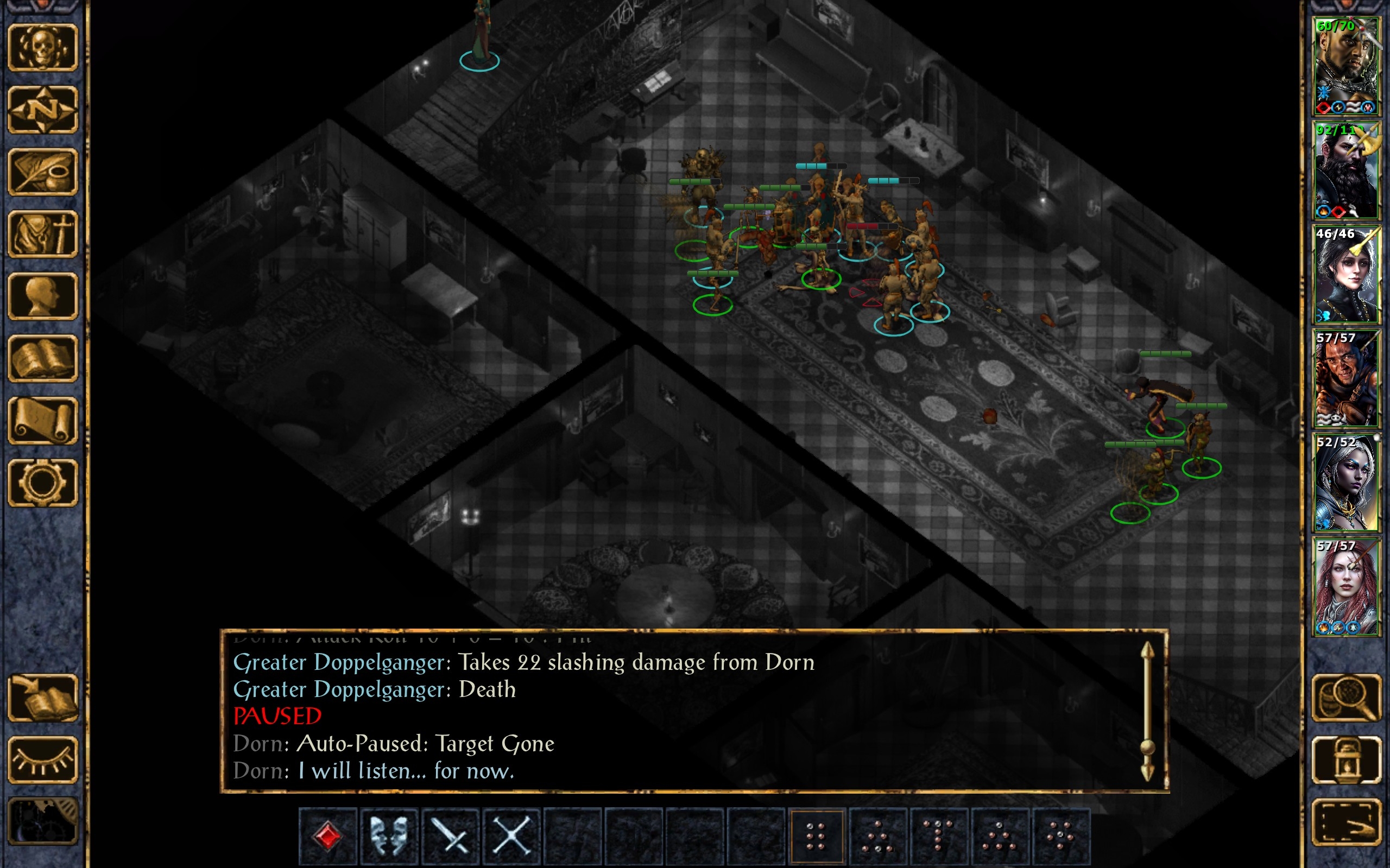The height and width of the screenshot is (868, 1390).
Task: Select the single sword attack action
Action: pos(451,835)
